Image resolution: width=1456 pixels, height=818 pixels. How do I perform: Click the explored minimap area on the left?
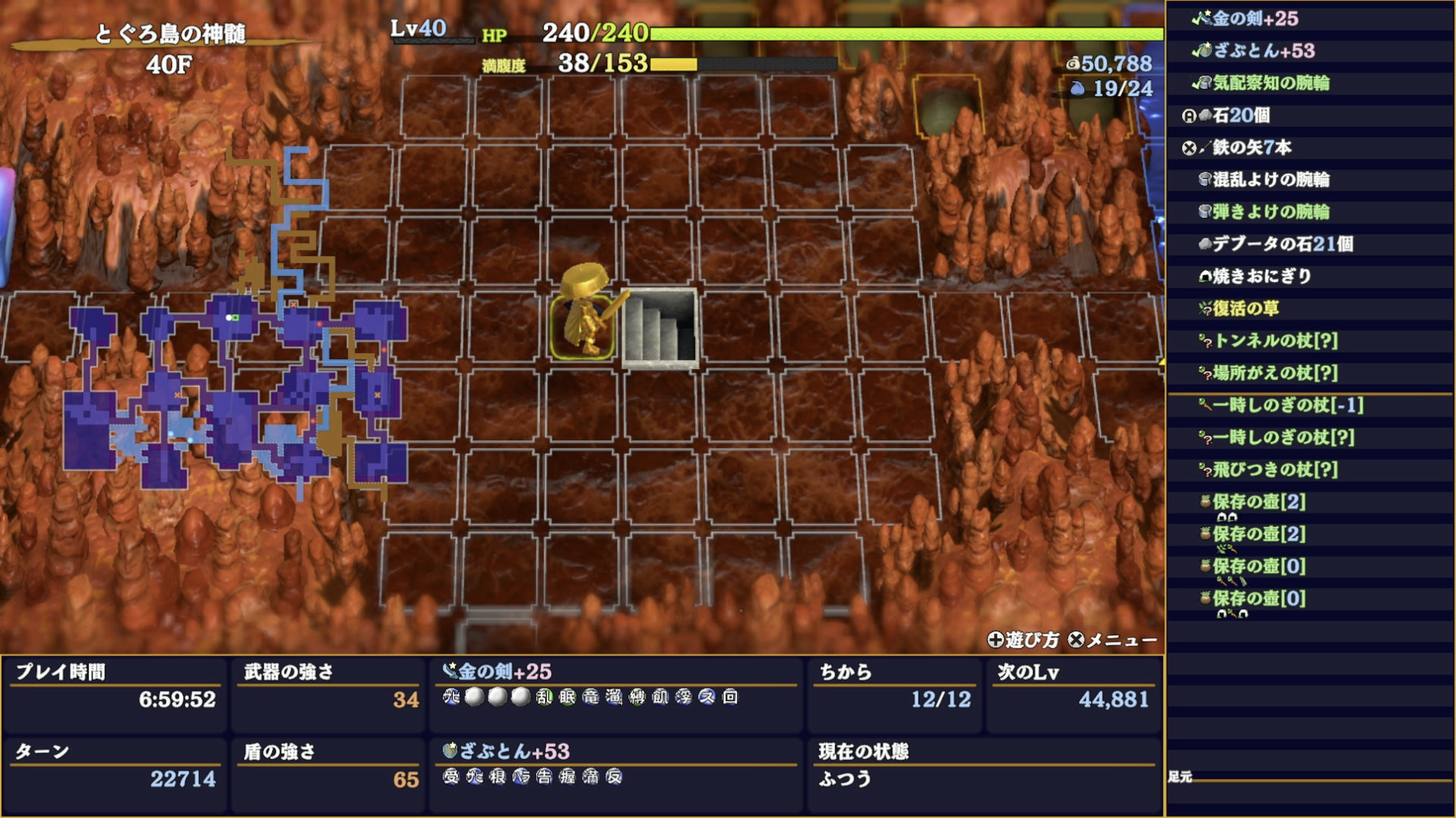click(229, 390)
